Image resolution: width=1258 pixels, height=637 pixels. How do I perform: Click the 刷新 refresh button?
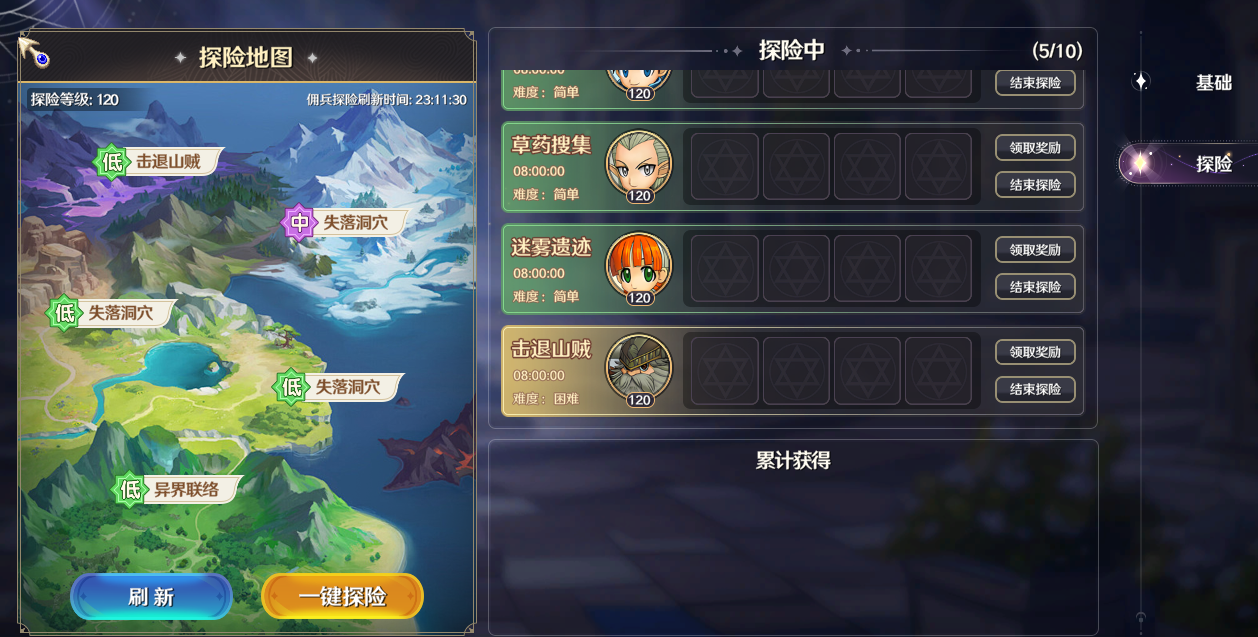pos(151,597)
